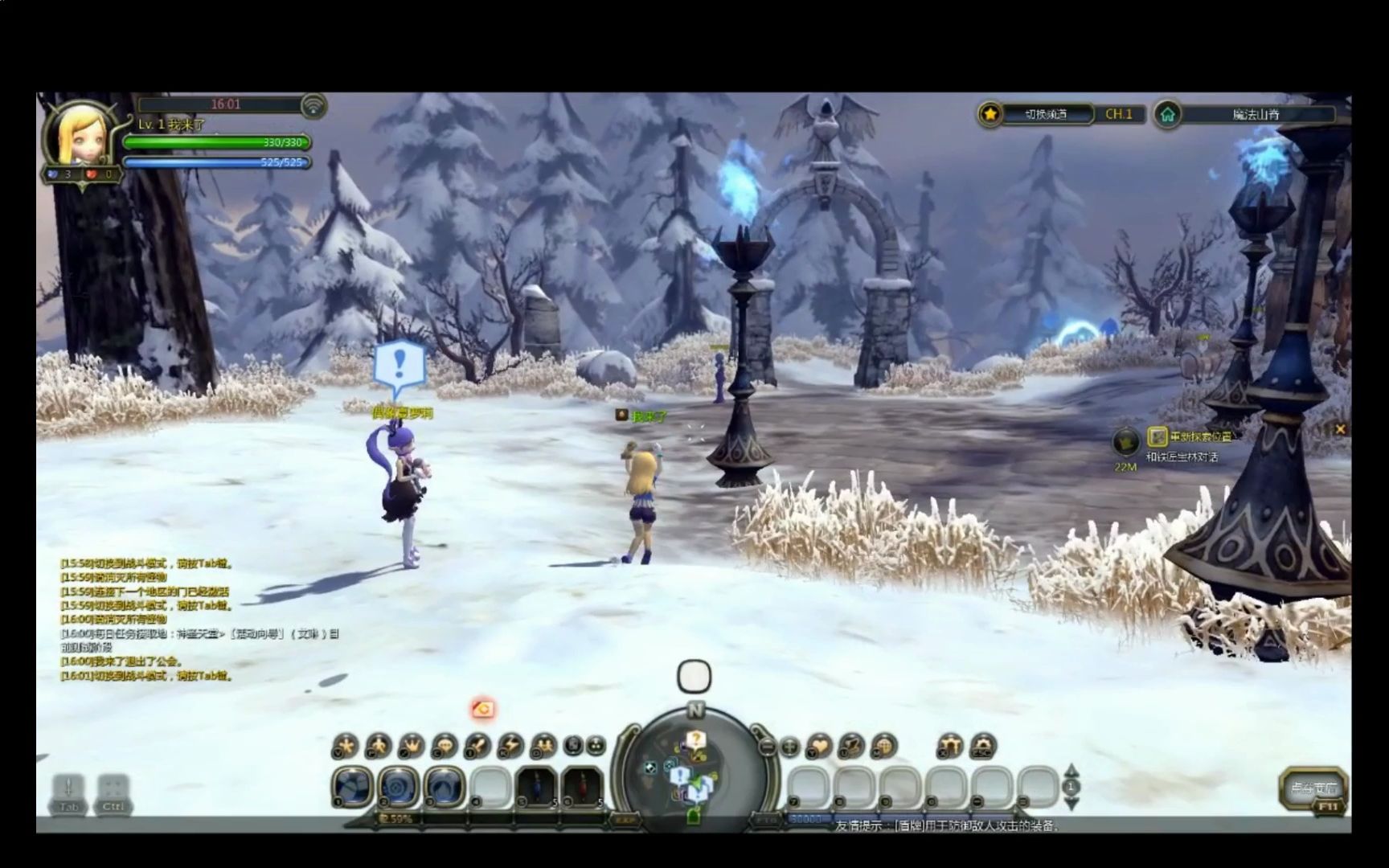Click the channel switch star button
The image size is (1389, 868).
point(990,115)
